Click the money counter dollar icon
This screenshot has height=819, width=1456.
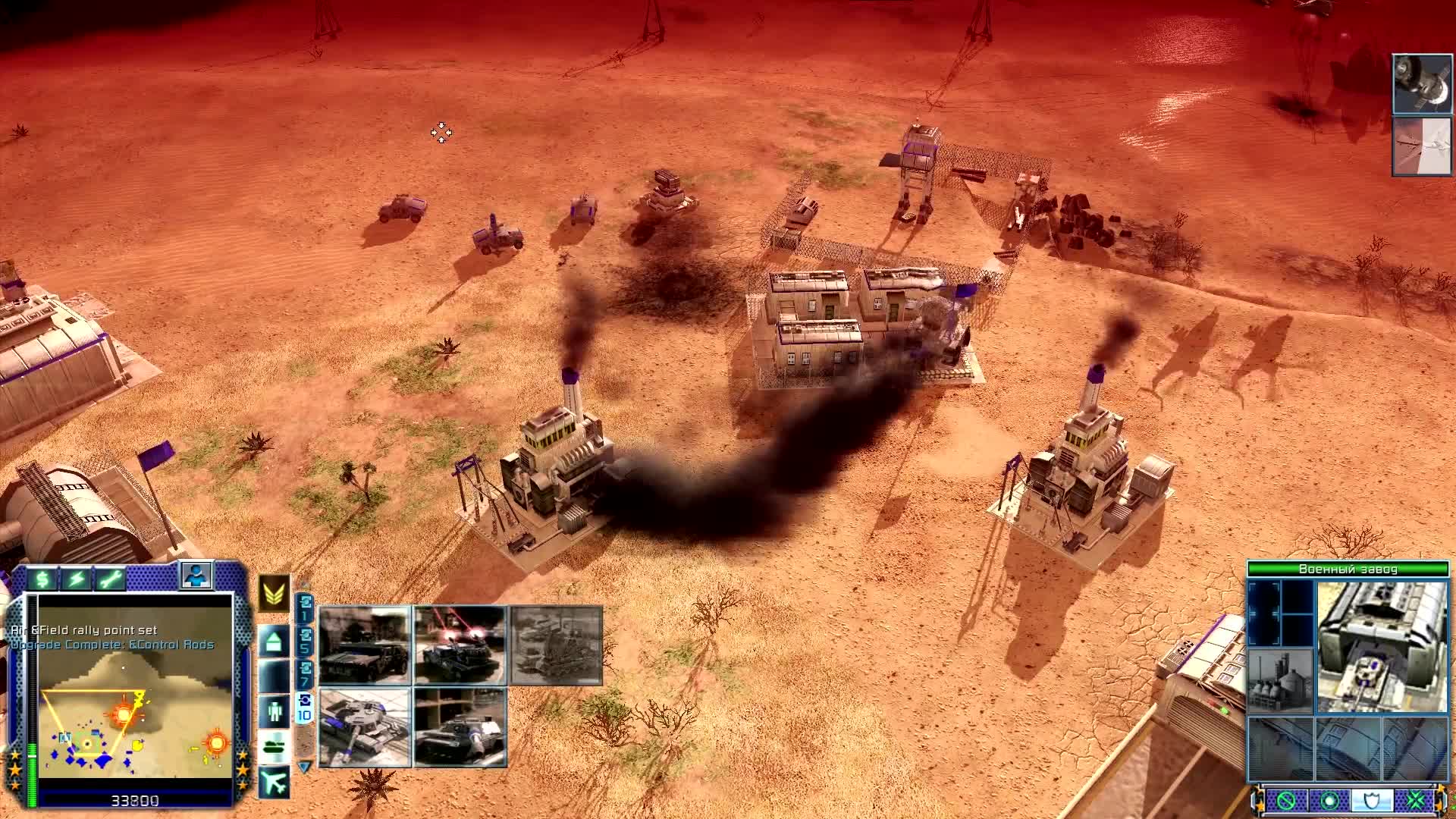tap(42, 578)
